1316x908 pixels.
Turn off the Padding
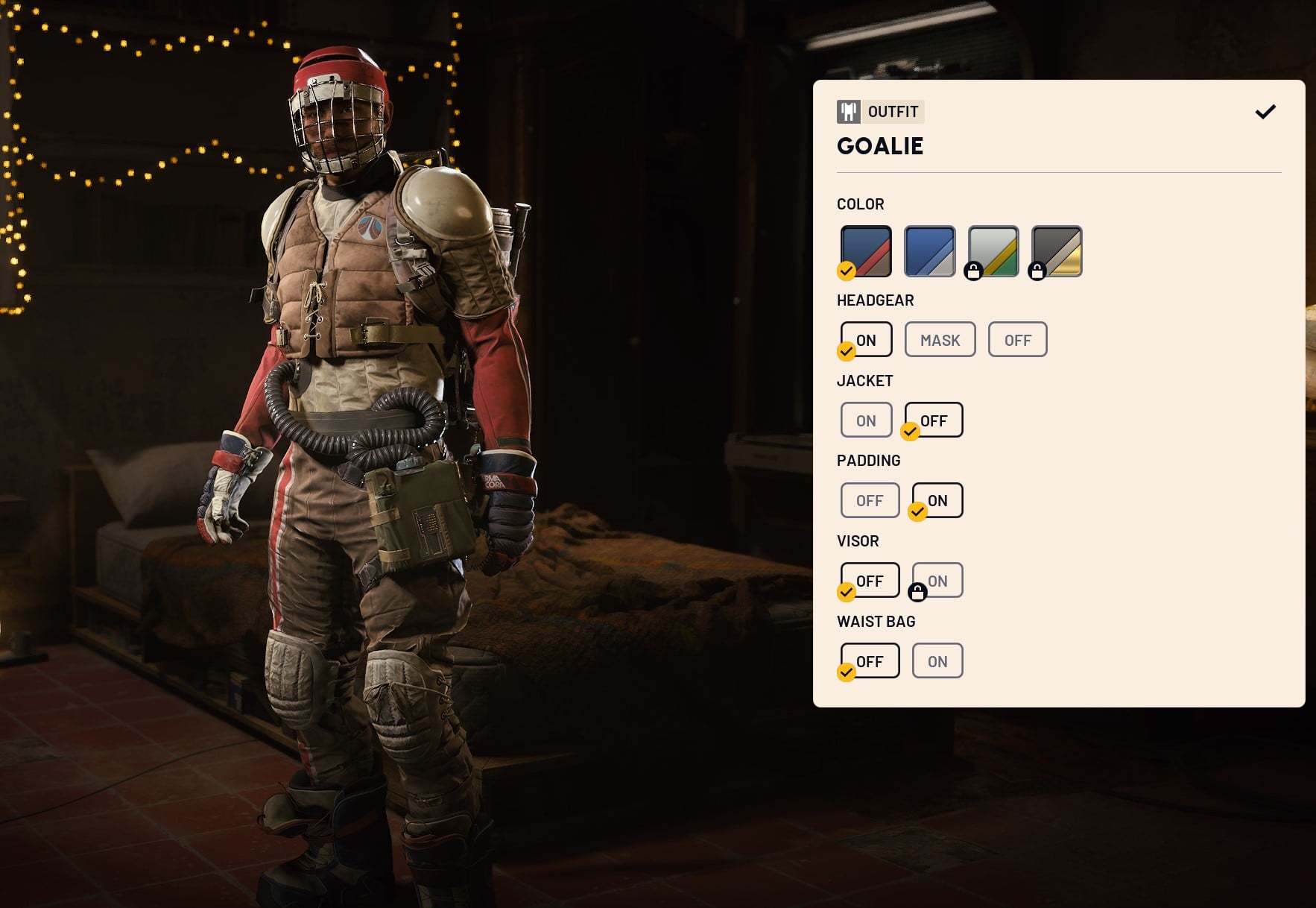870,500
